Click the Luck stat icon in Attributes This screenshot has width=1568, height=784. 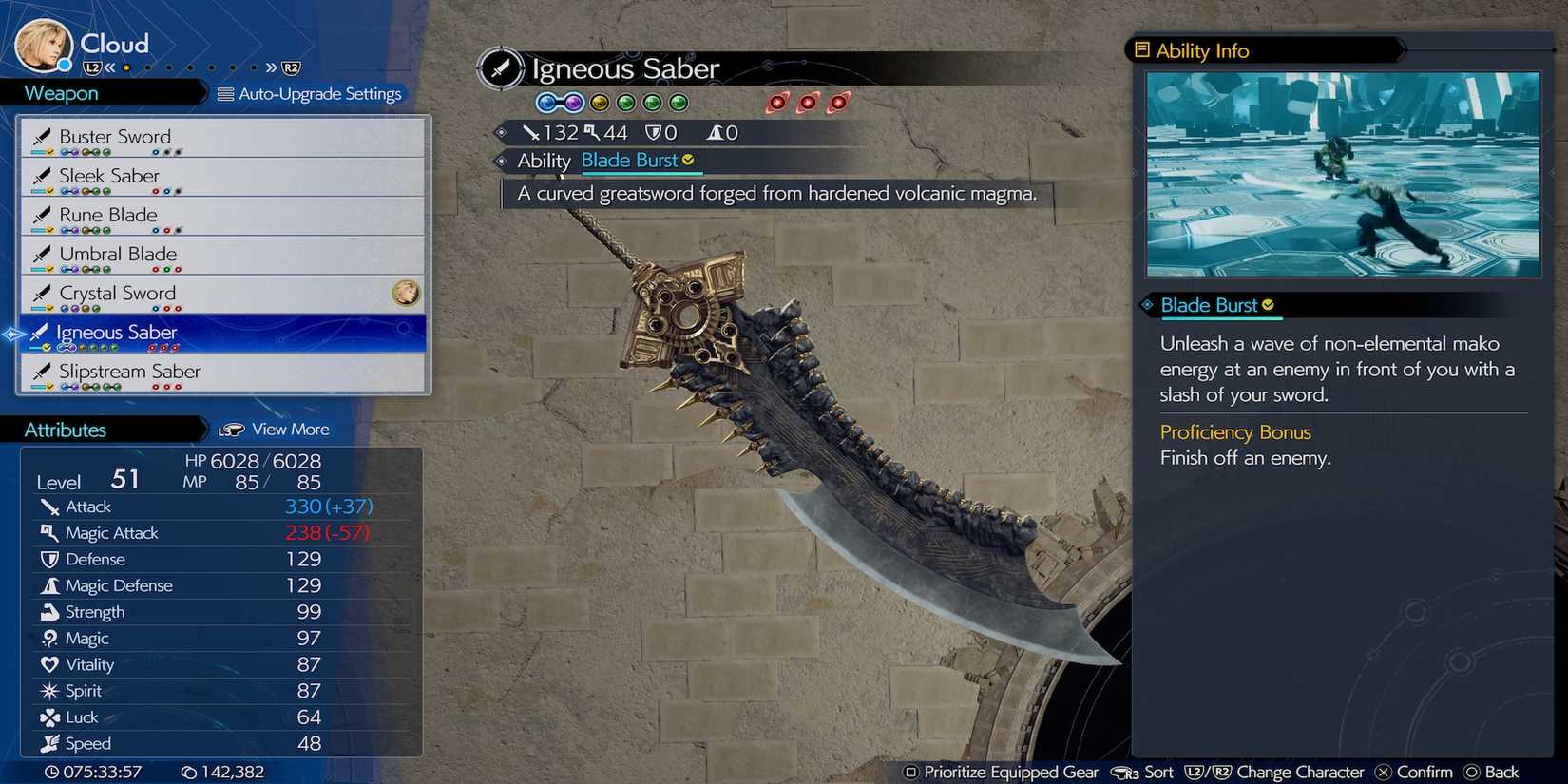pyautogui.click(x=49, y=717)
